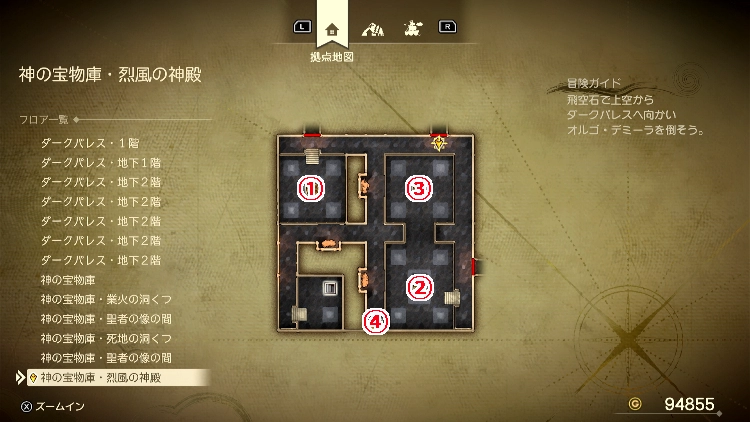The width and height of the screenshot is (750, 422).
Task: Show the 神の宝物庫・死地の洞くつ map
Action: pyautogui.click(x=107, y=338)
